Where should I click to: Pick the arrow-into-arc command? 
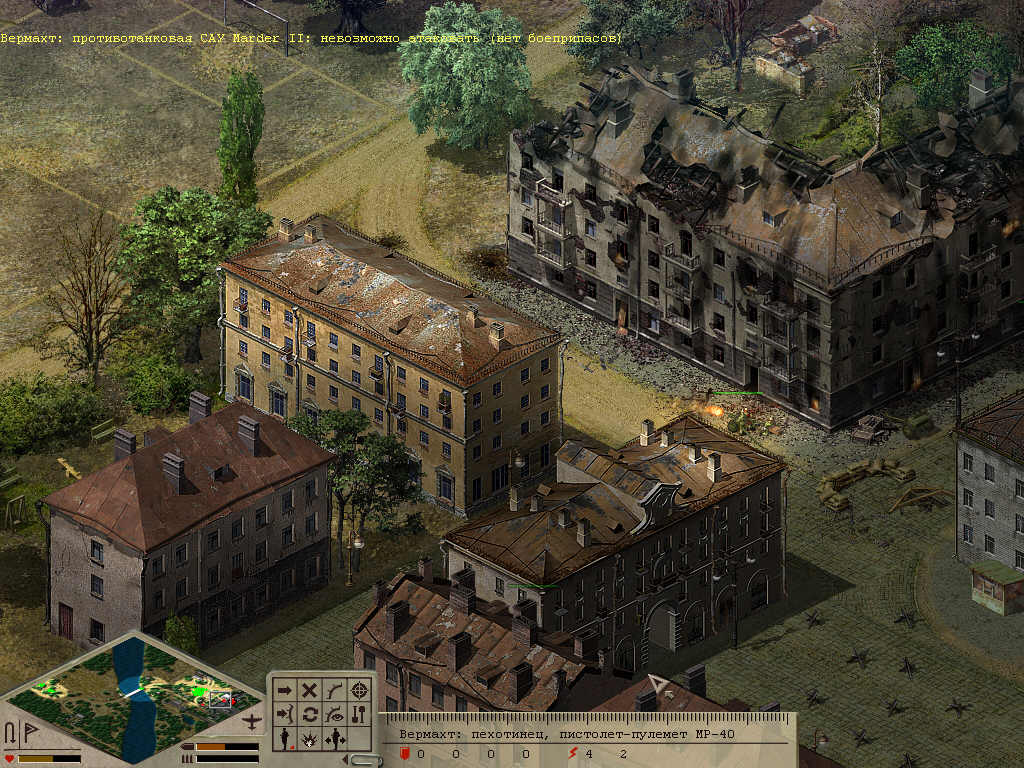[x=285, y=714]
